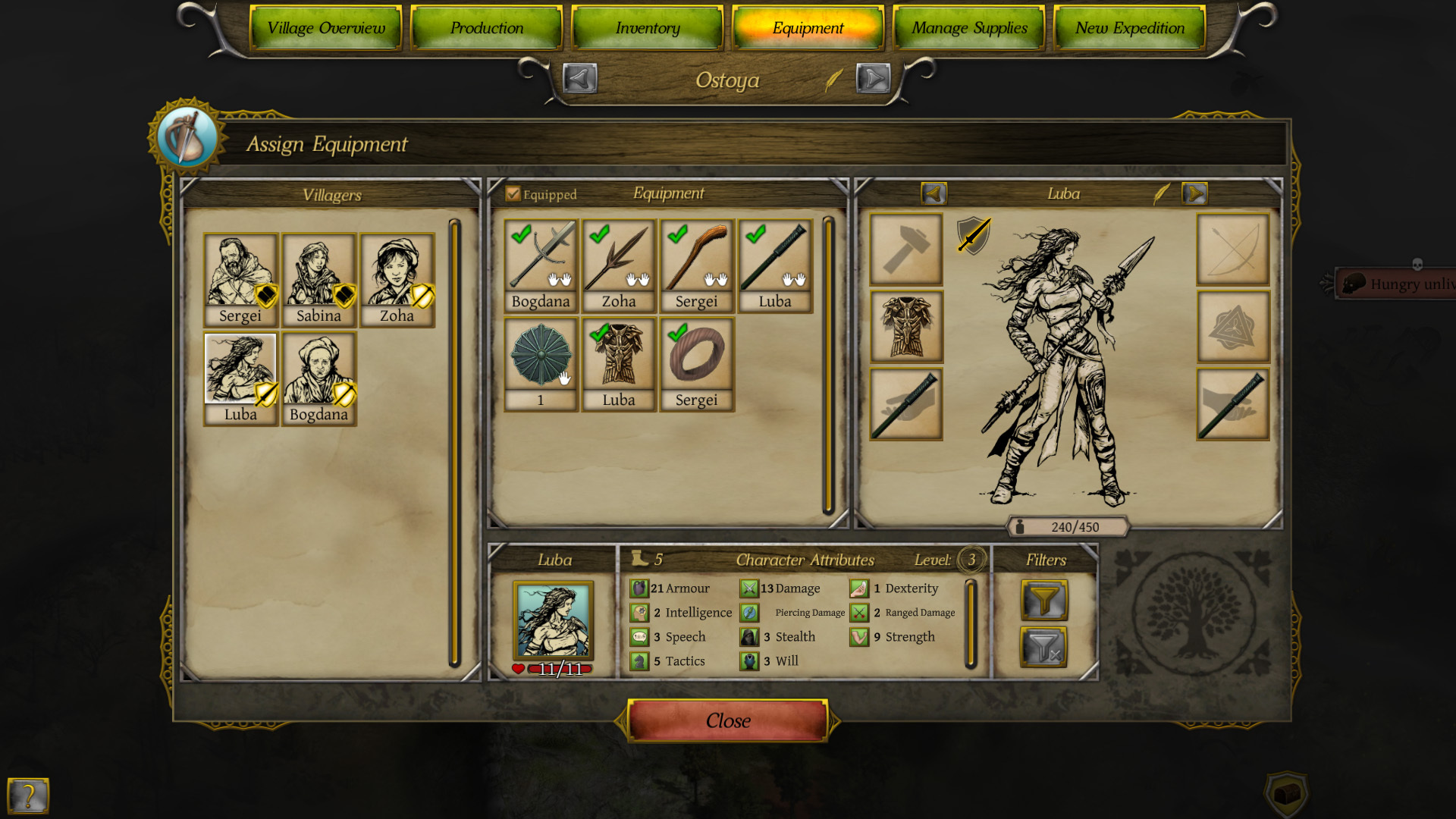Open help with the question mark

click(28, 795)
